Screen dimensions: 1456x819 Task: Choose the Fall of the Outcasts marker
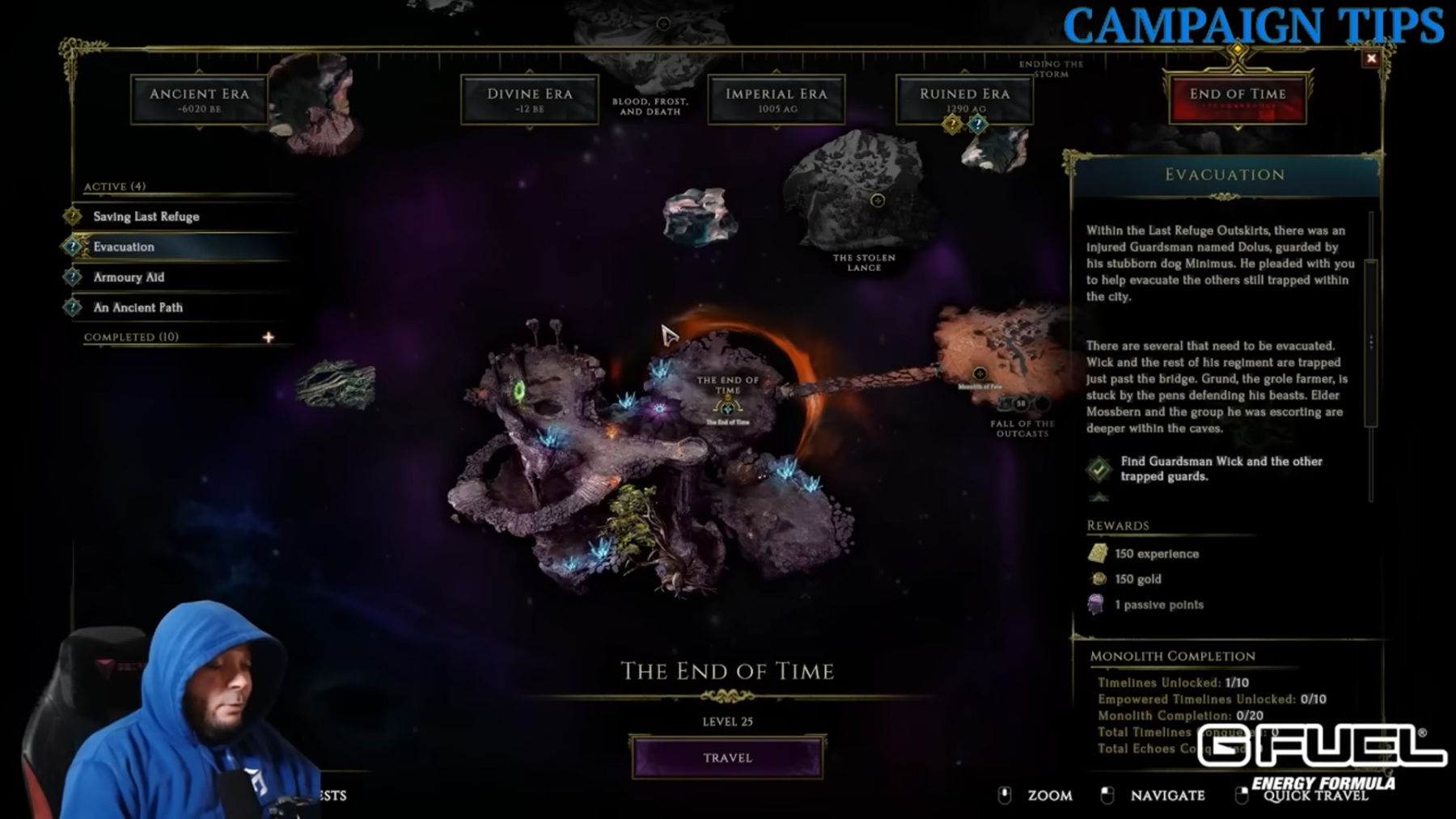[x=980, y=374]
